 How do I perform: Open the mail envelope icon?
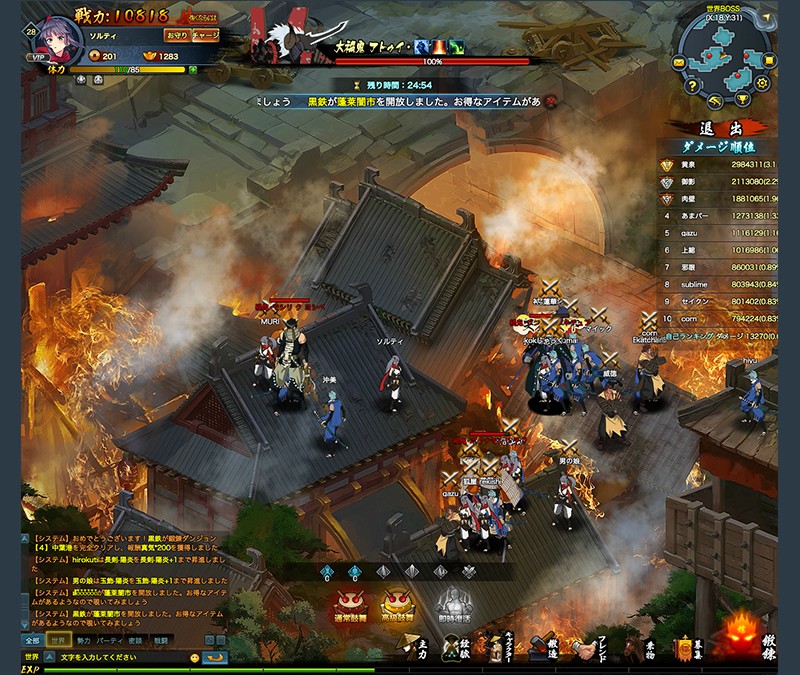tap(678, 63)
